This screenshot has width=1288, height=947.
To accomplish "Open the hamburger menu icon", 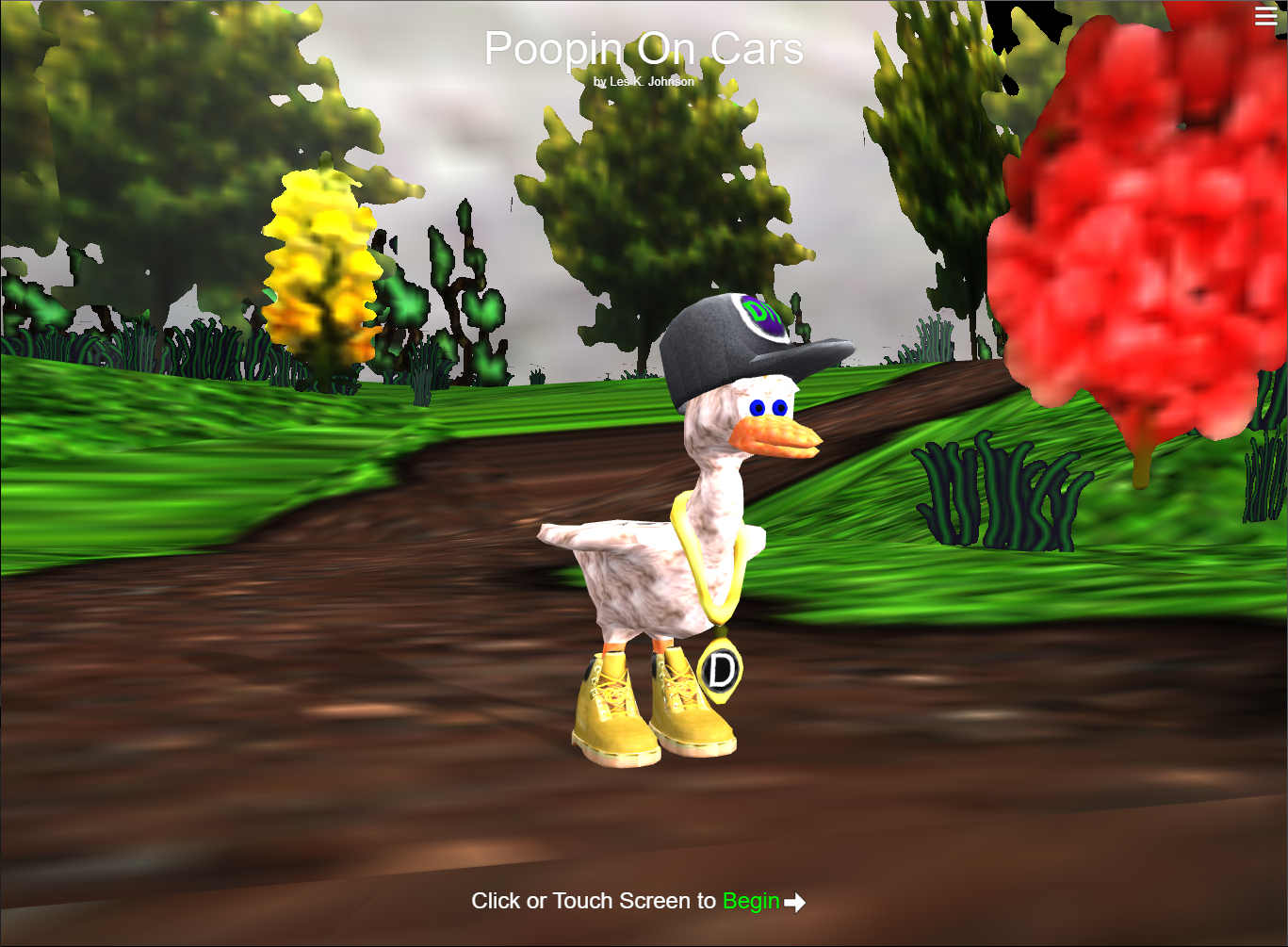I will tap(1265, 16).
